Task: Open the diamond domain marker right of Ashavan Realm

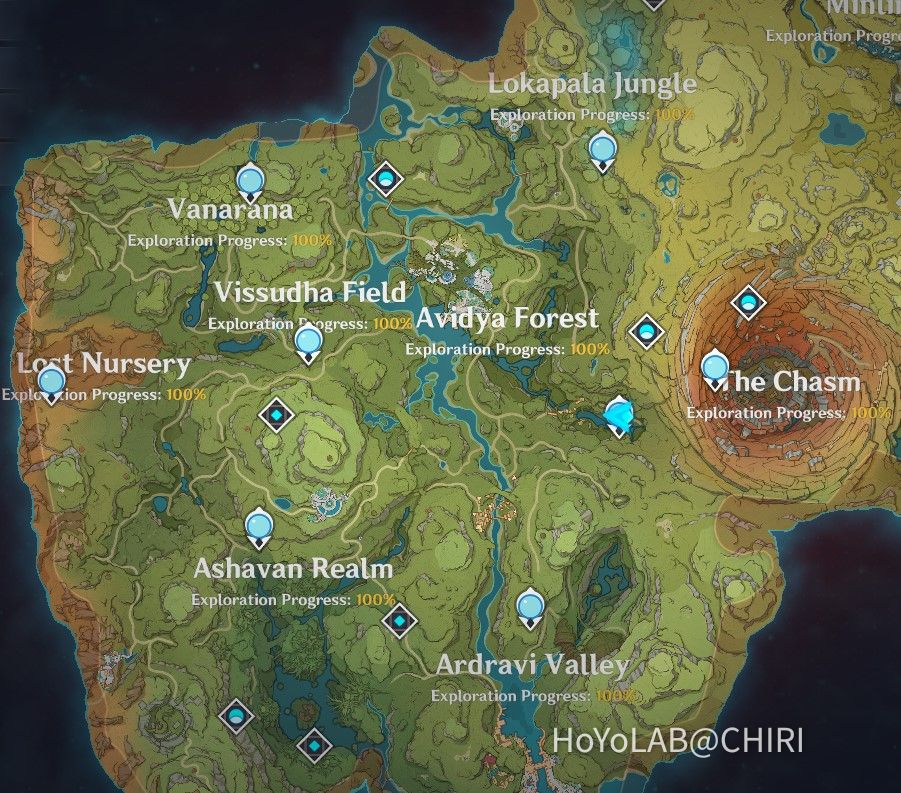Action: pyautogui.click(x=399, y=621)
